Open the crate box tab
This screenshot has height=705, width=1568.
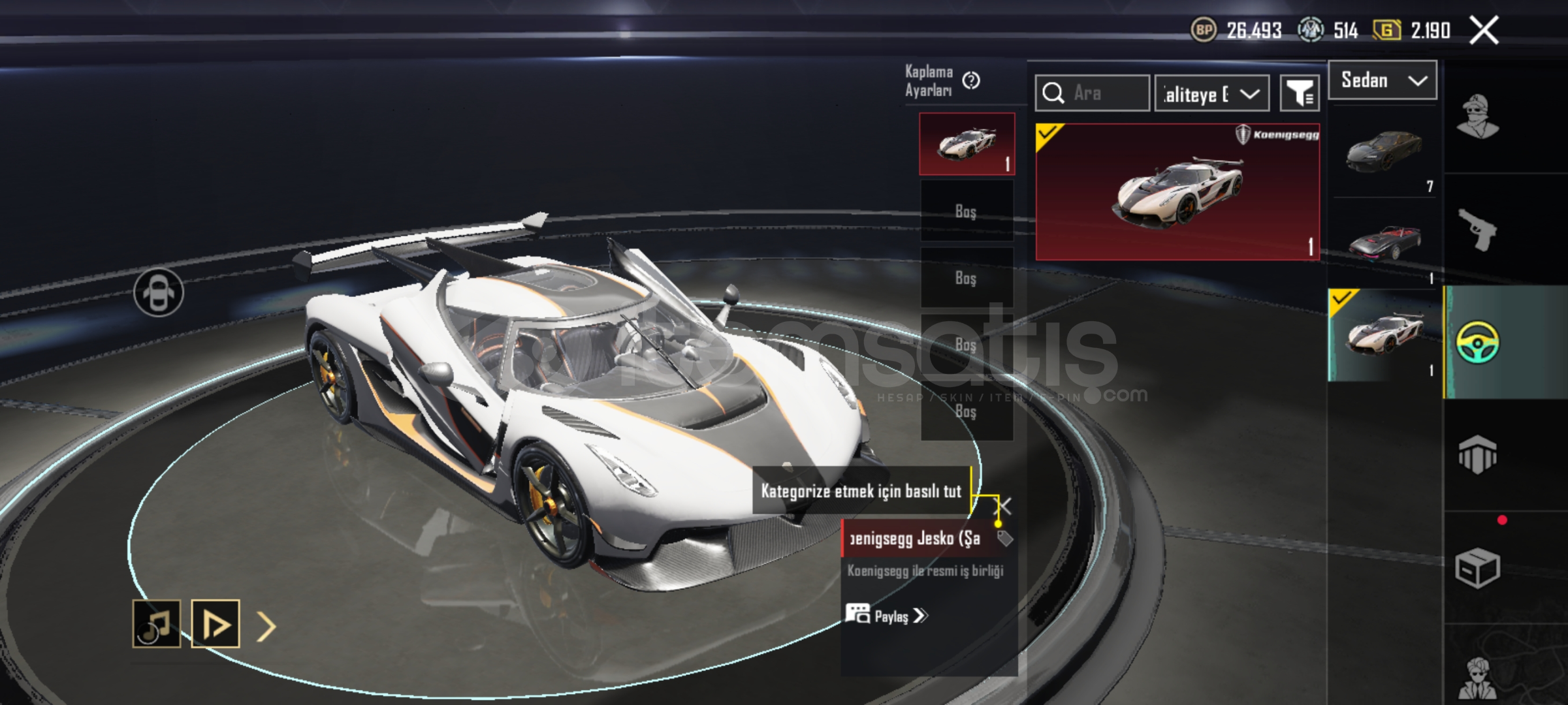[x=1477, y=568]
